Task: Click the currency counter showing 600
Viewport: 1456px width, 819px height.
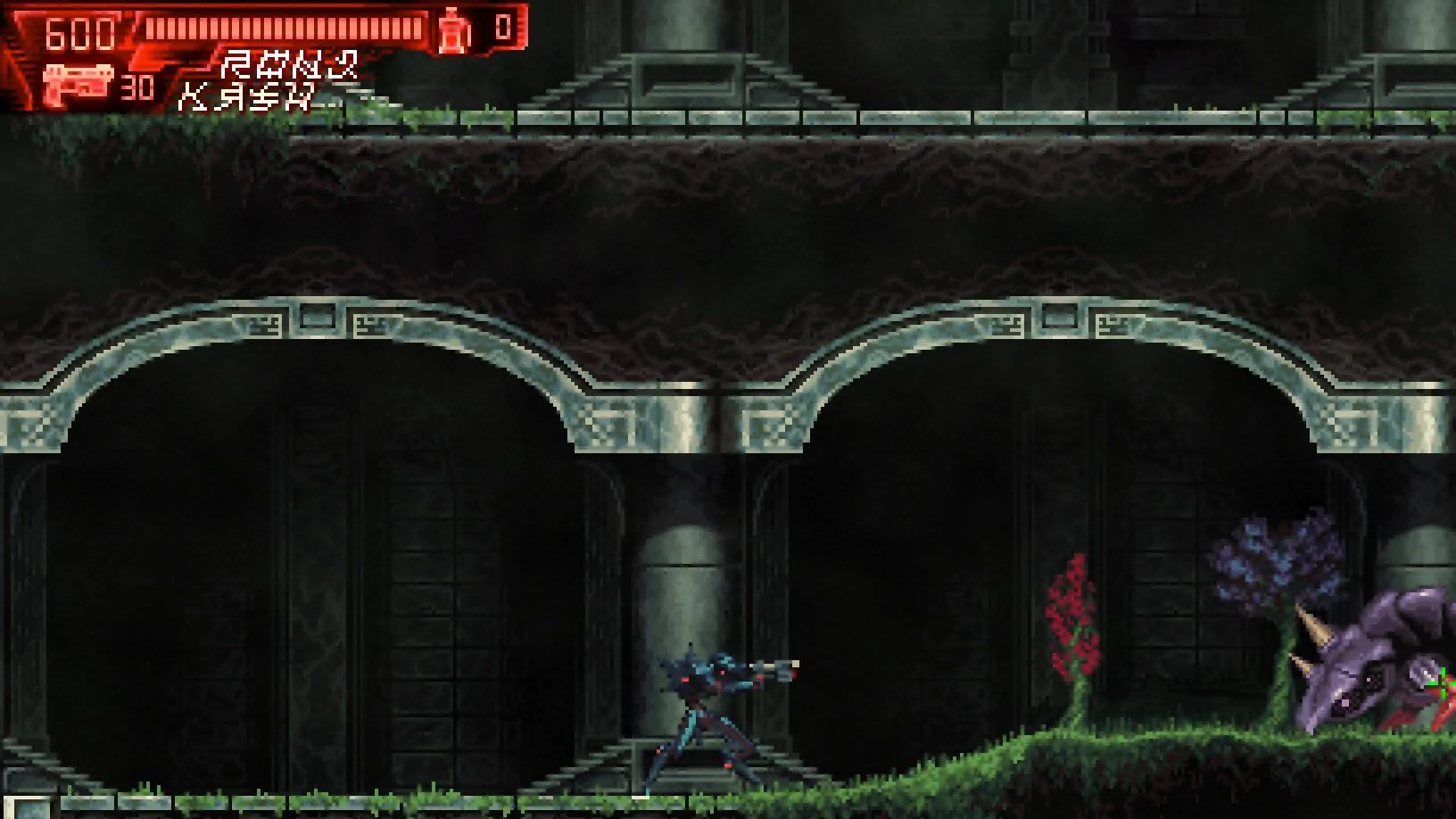Action: pos(79,32)
